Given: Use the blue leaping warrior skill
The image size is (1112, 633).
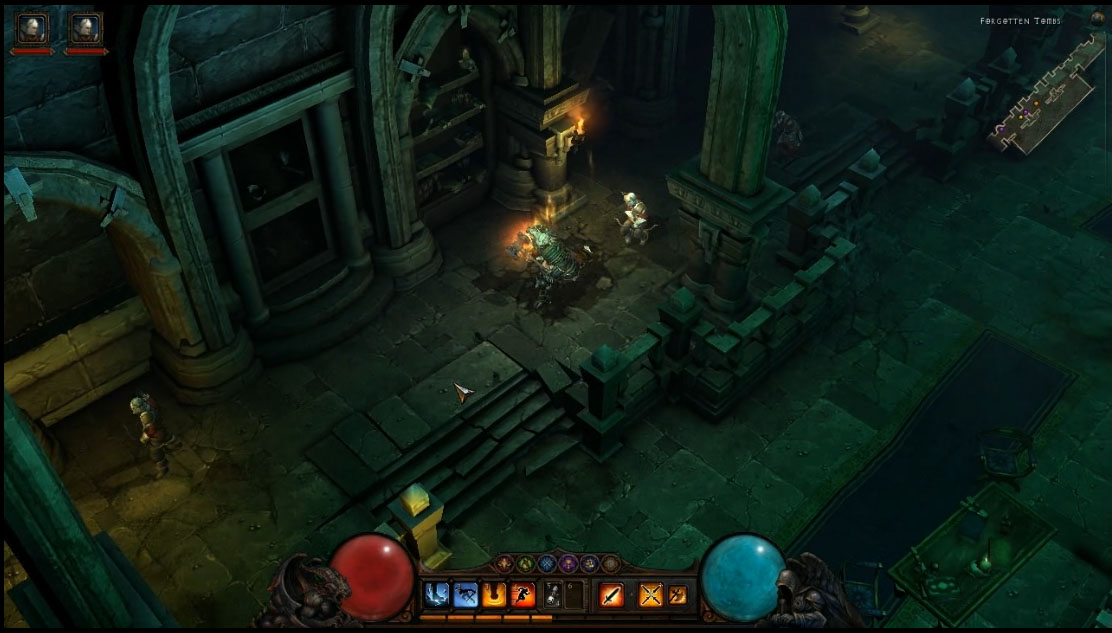Looking at the screenshot, I should [x=465, y=596].
